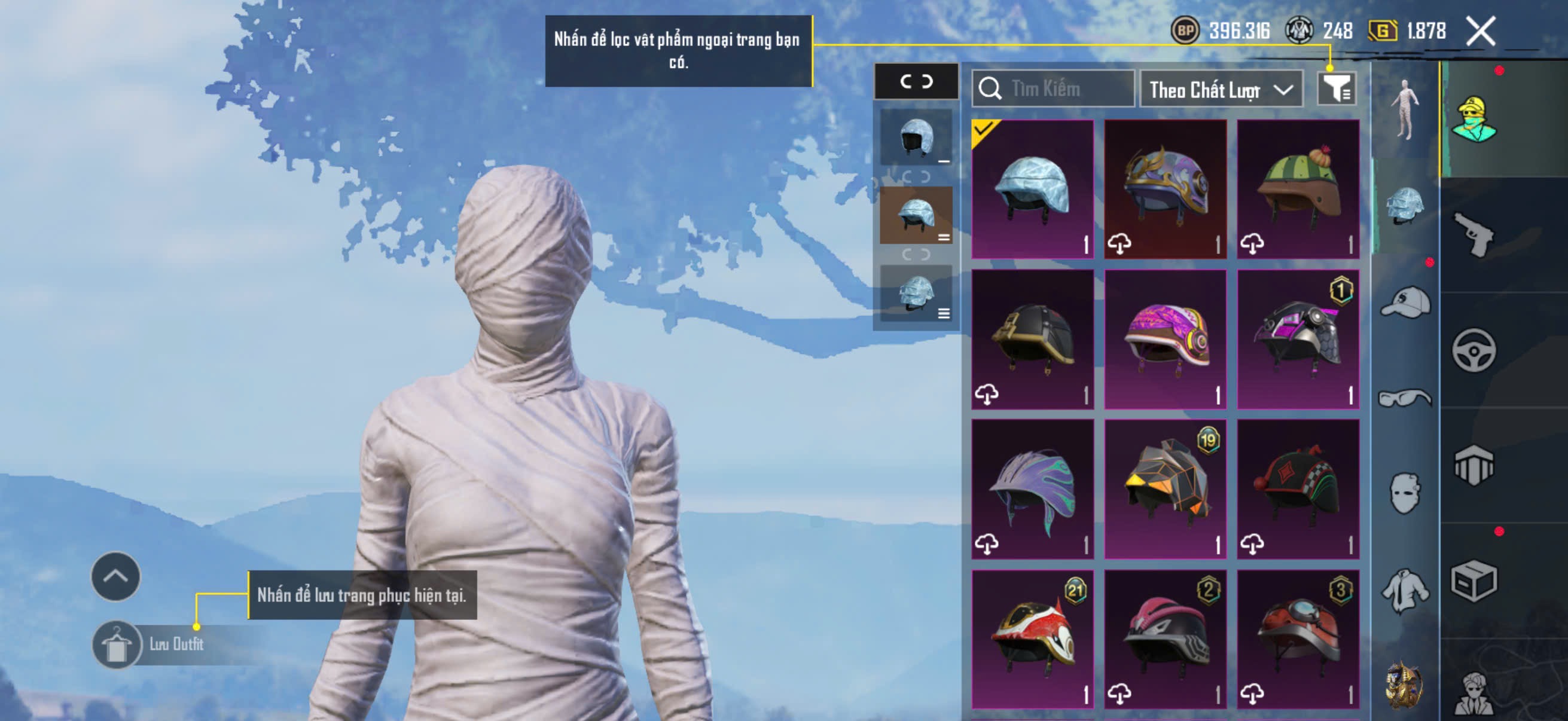Close the inventory screen
This screenshot has width=1568, height=721.
coord(1480,31)
